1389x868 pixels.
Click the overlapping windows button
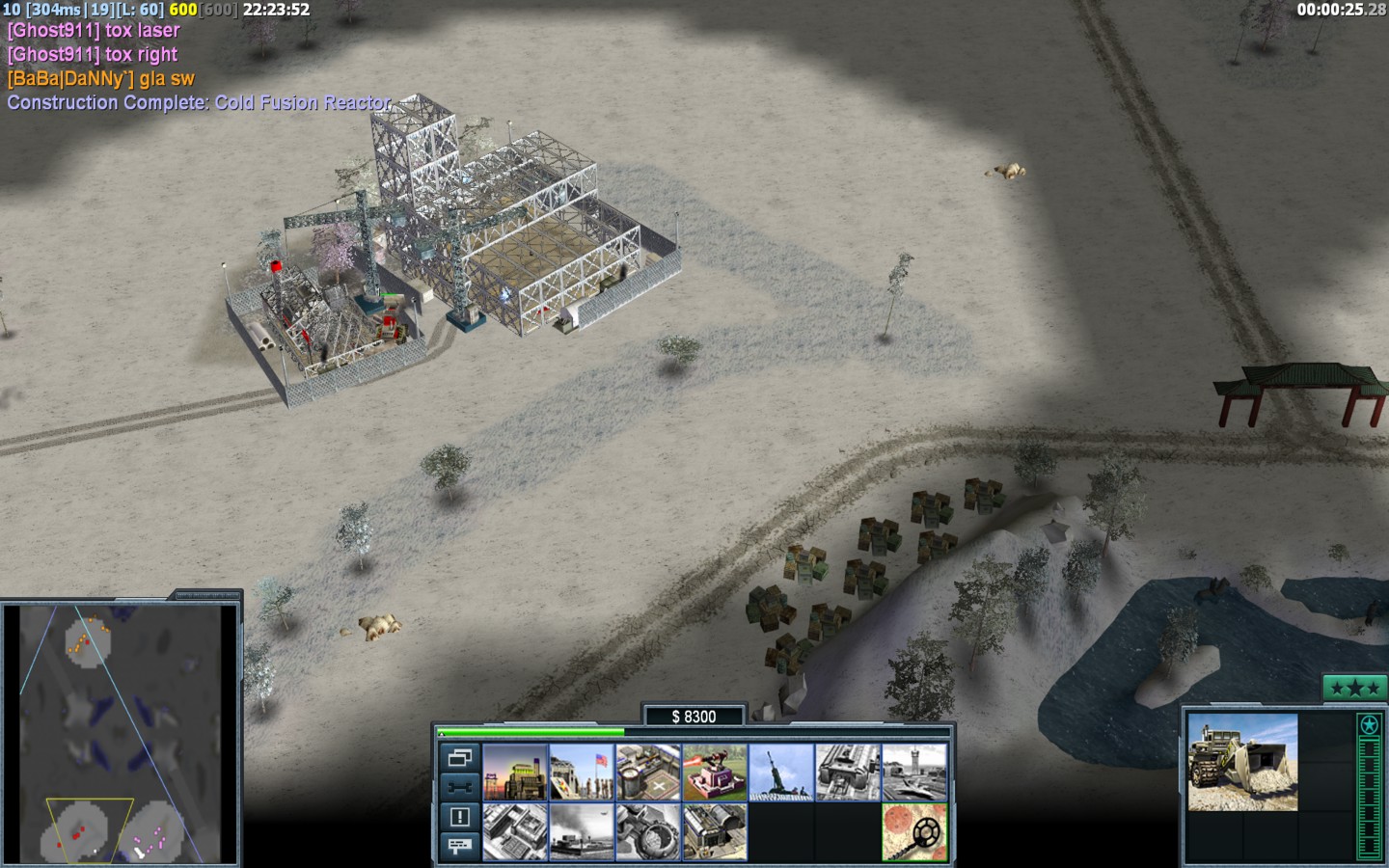(460, 757)
